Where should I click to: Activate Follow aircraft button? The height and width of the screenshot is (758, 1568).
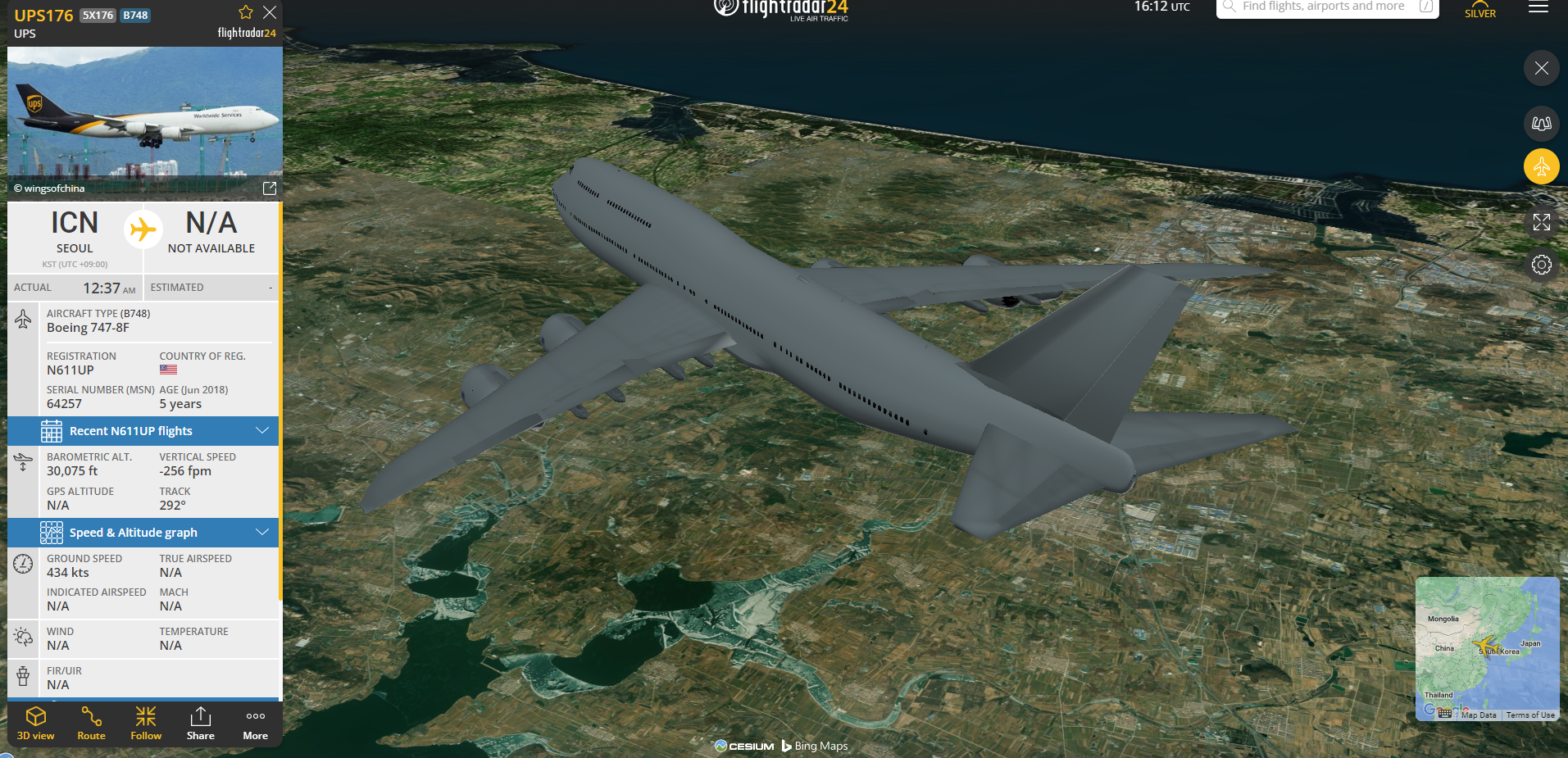click(146, 723)
